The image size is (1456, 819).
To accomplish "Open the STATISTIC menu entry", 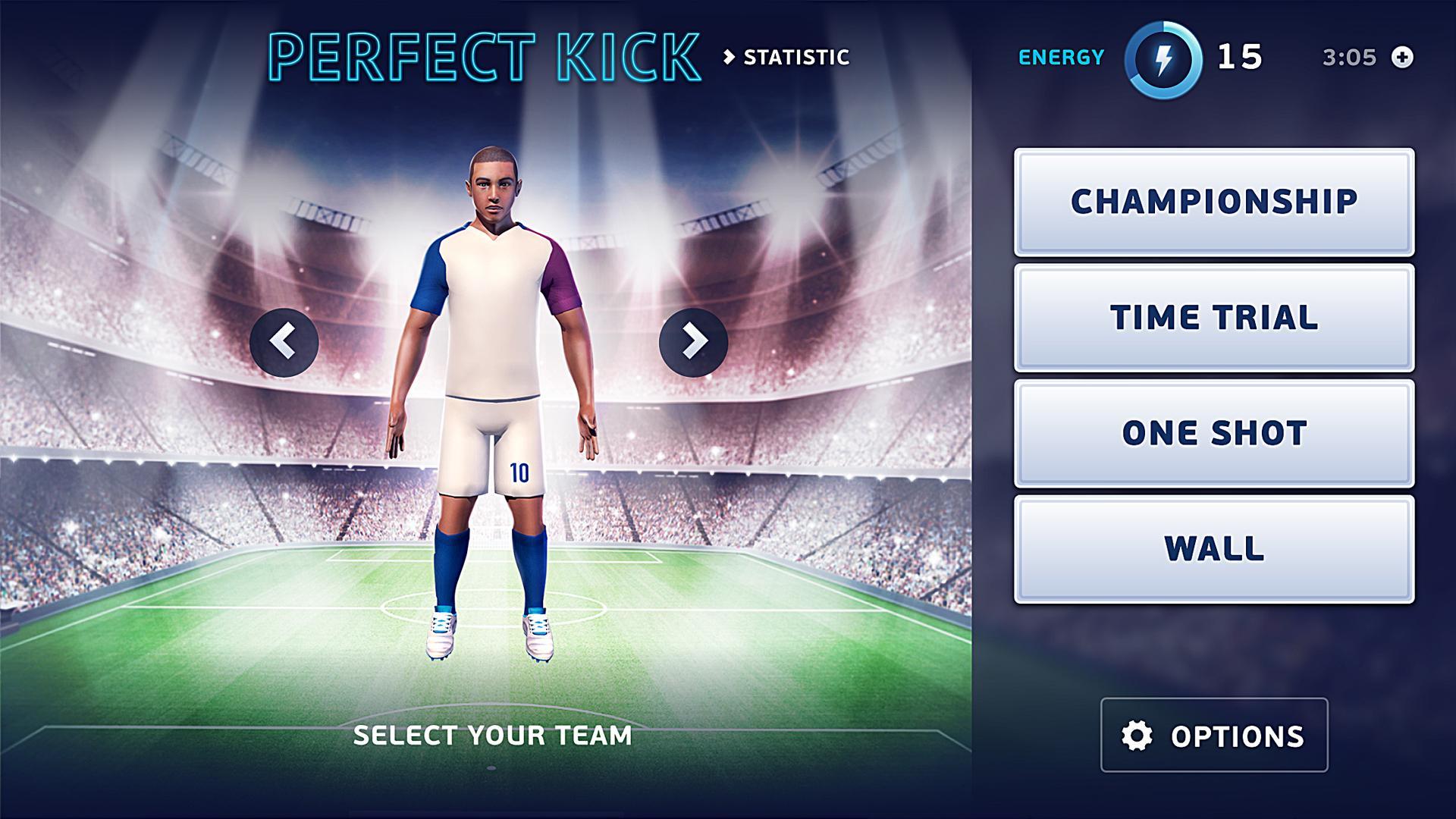I will point(795,56).
